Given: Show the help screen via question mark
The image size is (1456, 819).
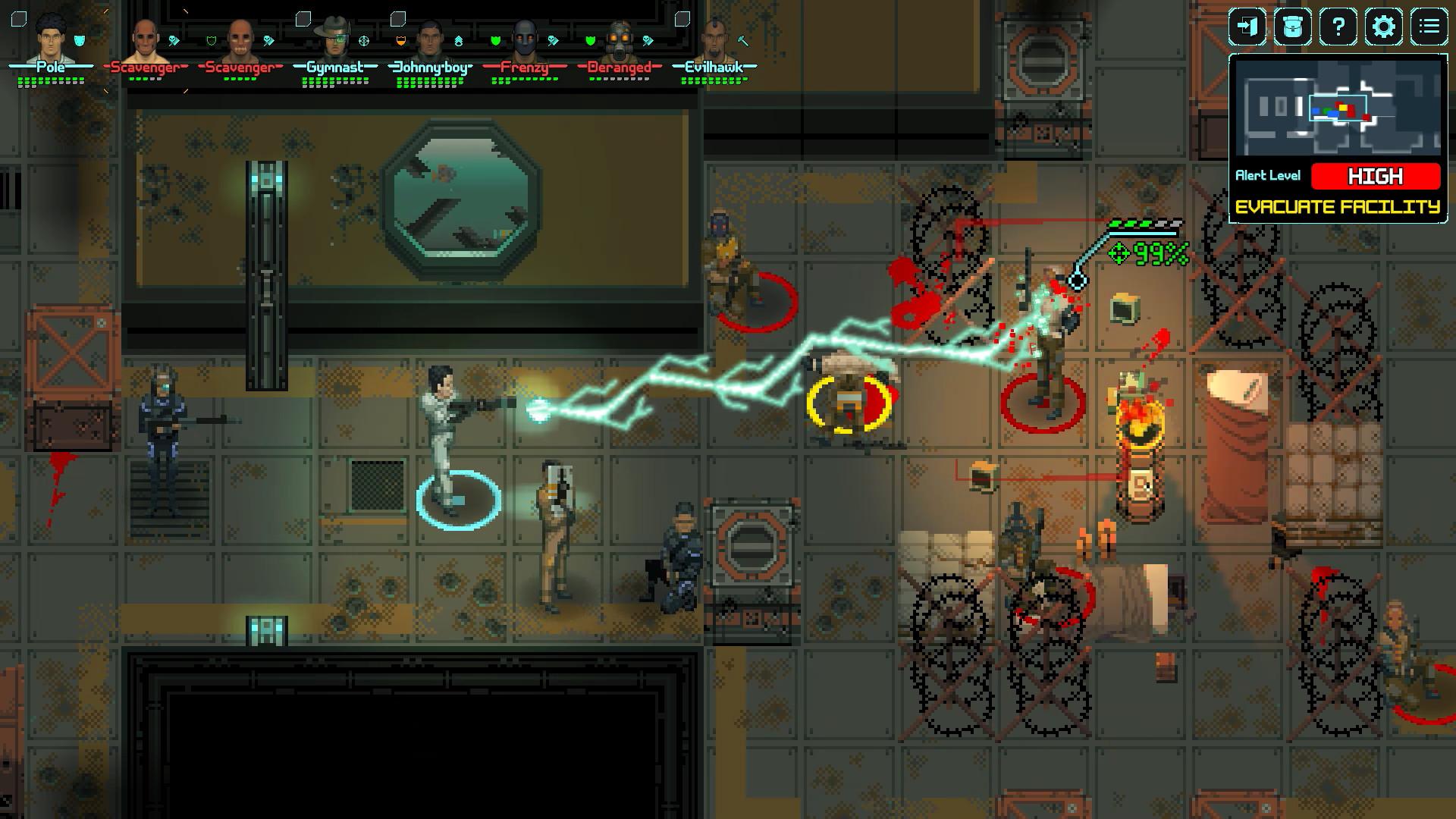Looking at the screenshot, I should pyautogui.click(x=1338, y=27).
